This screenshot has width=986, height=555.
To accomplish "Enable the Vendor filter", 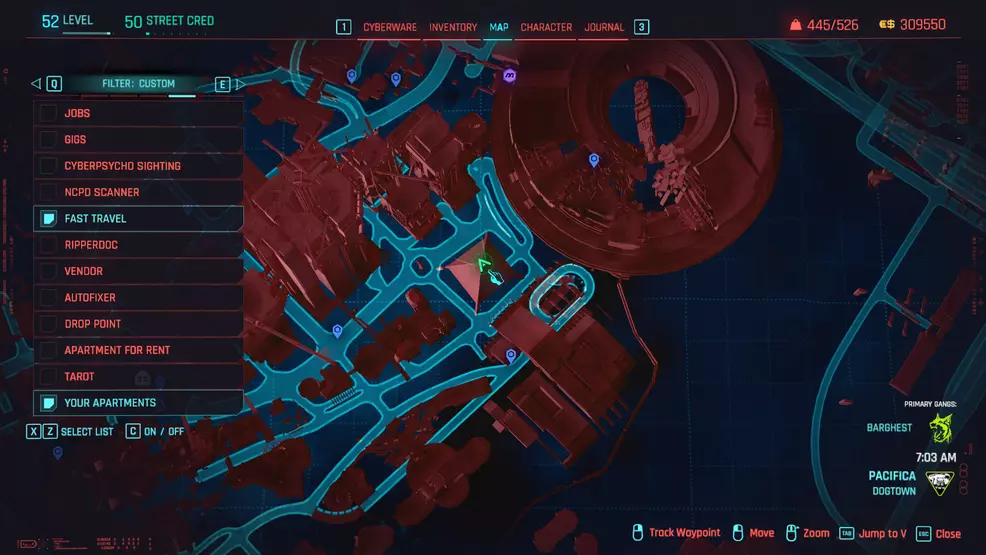I will tap(48, 271).
